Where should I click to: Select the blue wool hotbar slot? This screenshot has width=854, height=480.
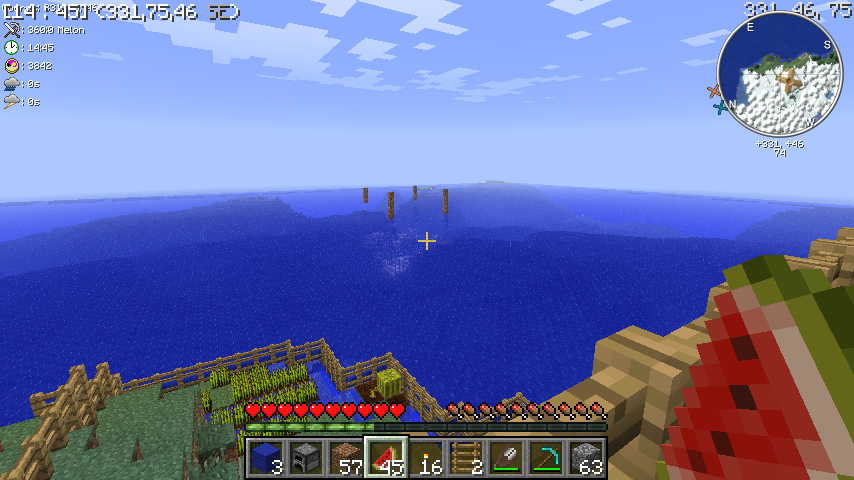(x=266, y=458)
